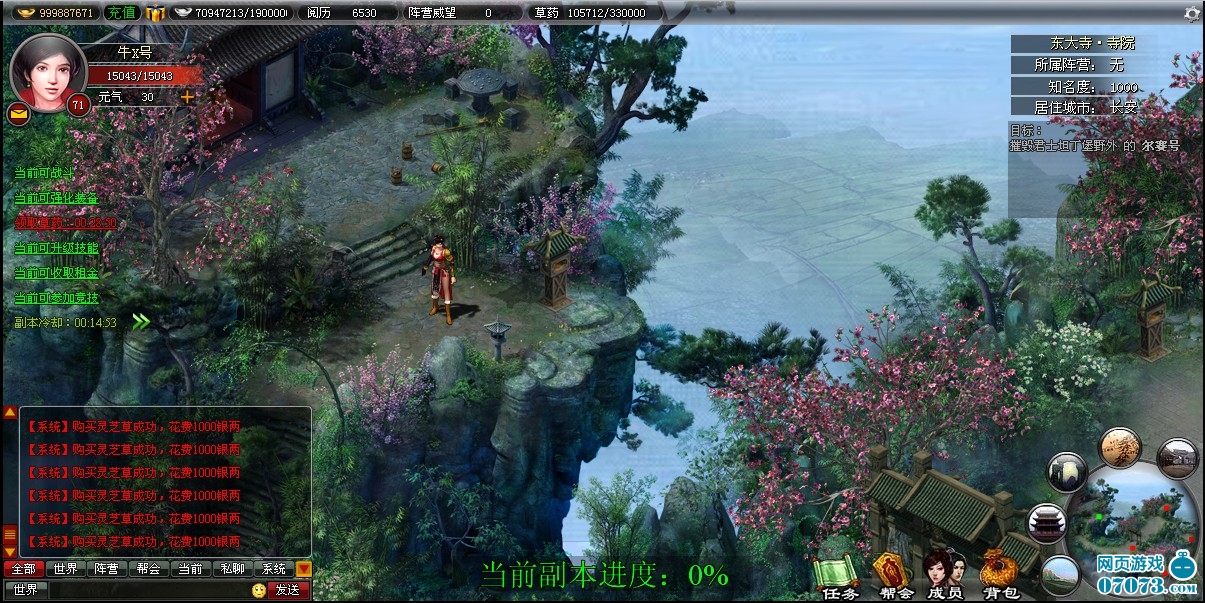Follow the 当前可收取租金 link
Viewport: 1205px width, 603px height.
pyautogui.click(x=56, y=273)
